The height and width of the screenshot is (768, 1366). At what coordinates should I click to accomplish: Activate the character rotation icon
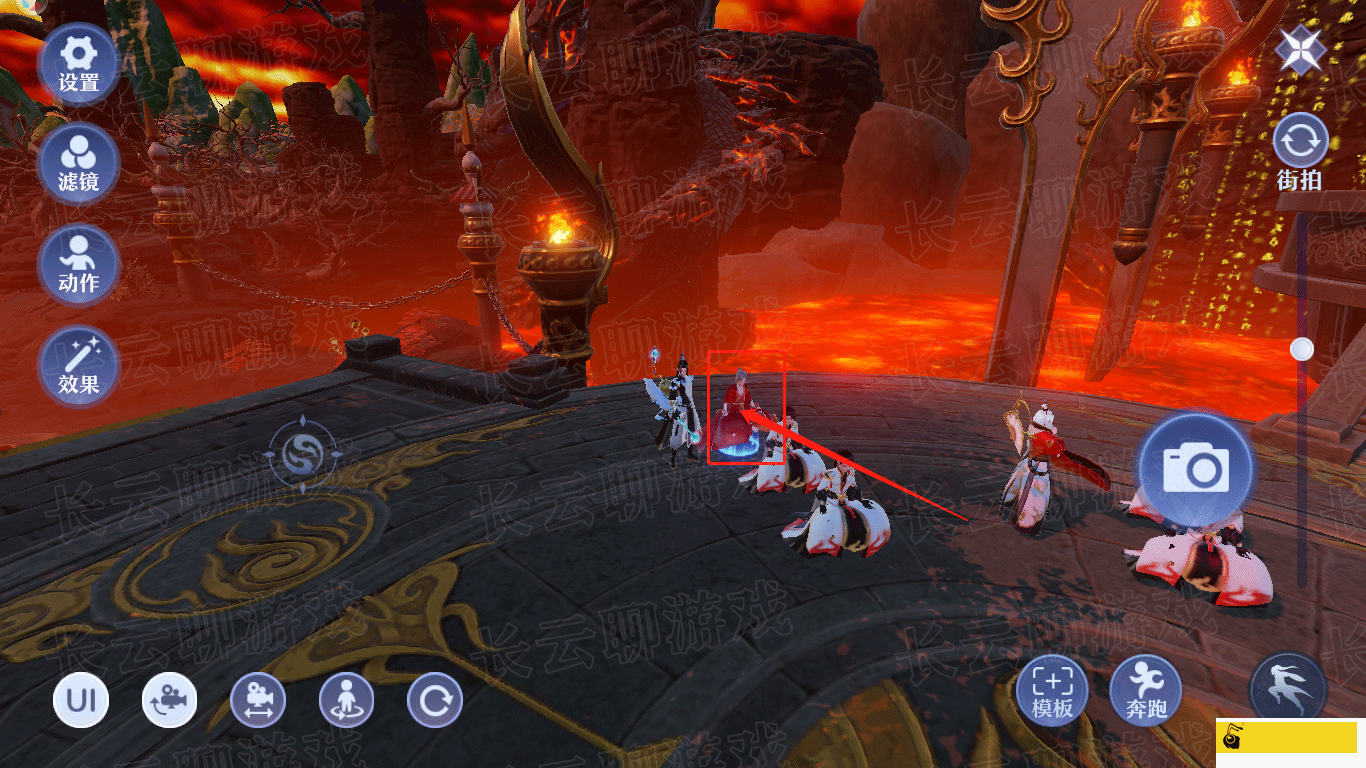click(x=346, y=700)
